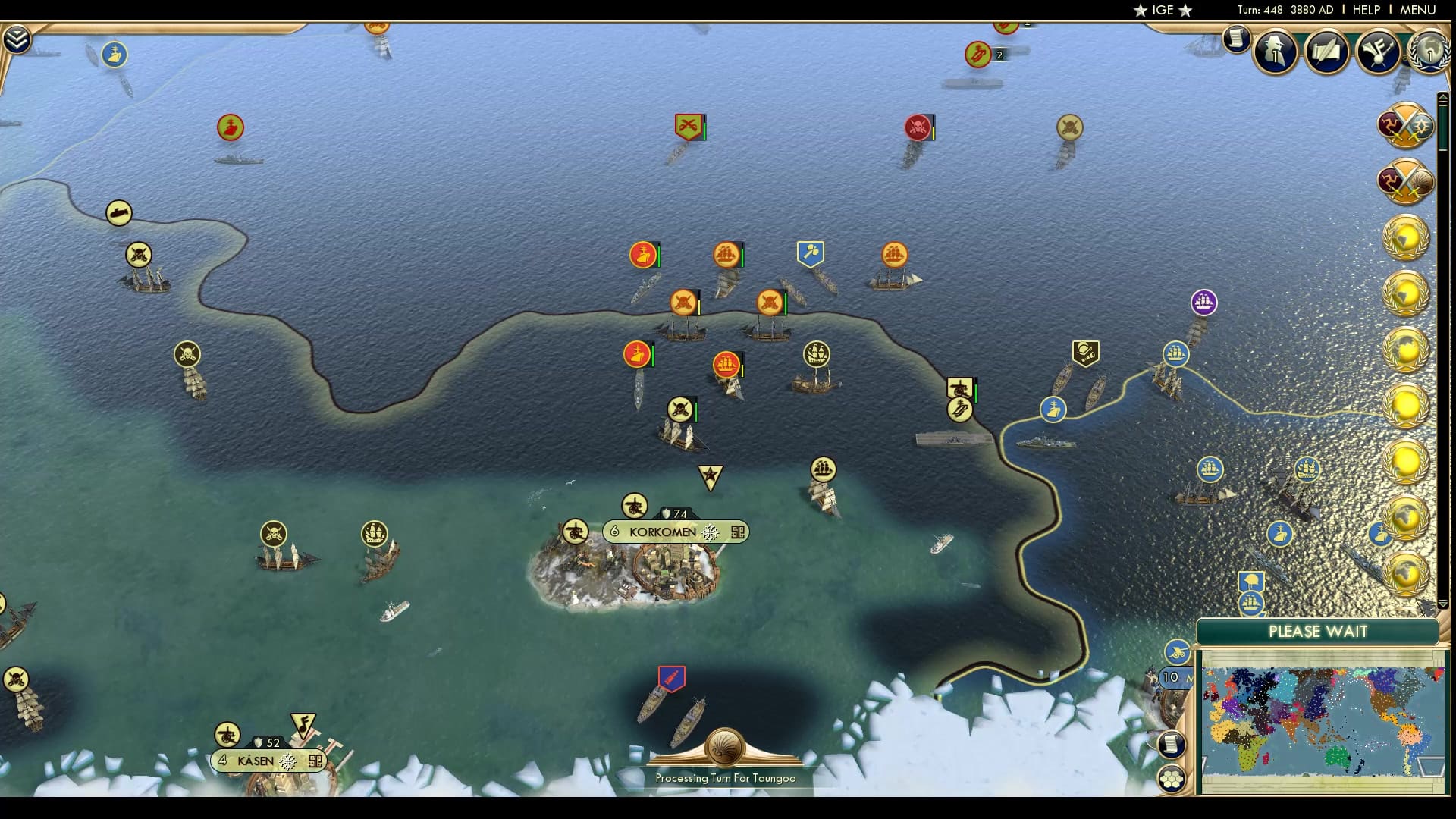Open the MENU item in the top bar
This screenshot has height=819, width=1456.
click(1420, 10)
